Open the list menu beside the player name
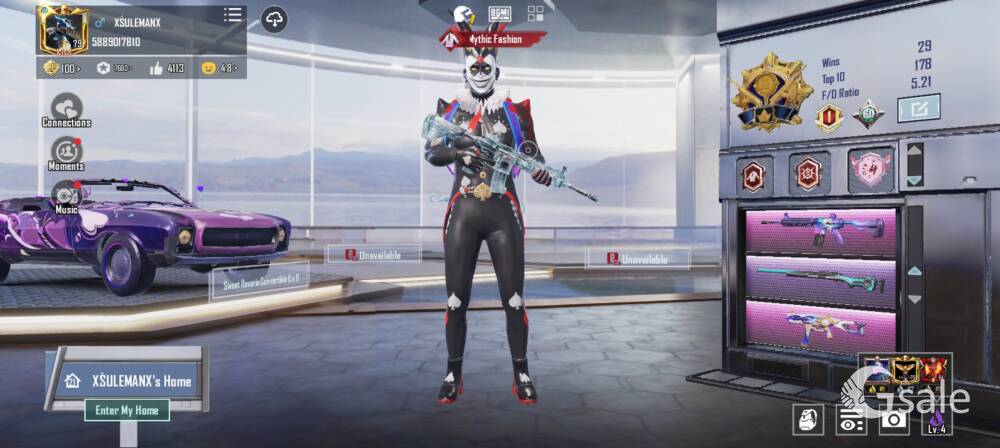 click(x=233, y=15)
